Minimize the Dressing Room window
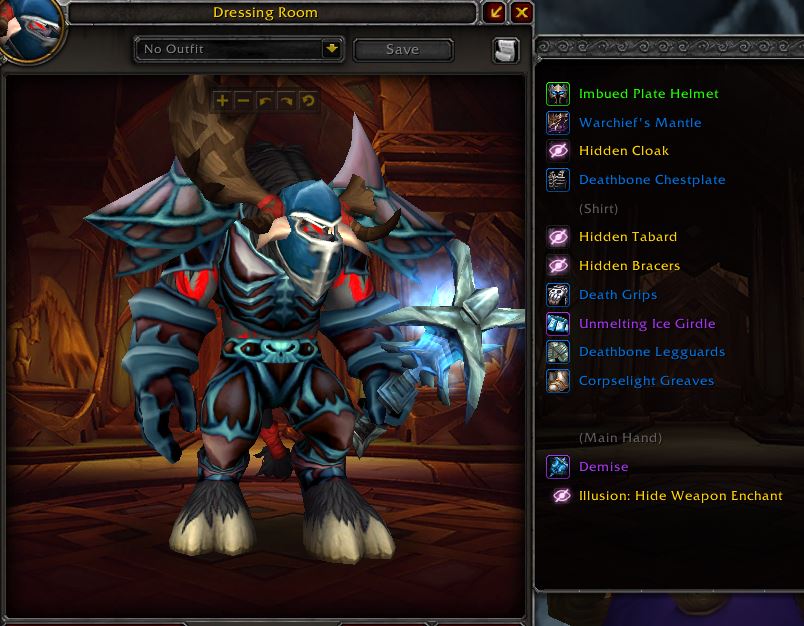This screenshot has width=804, height=626. pyautogui.click(x=496, y=13)
